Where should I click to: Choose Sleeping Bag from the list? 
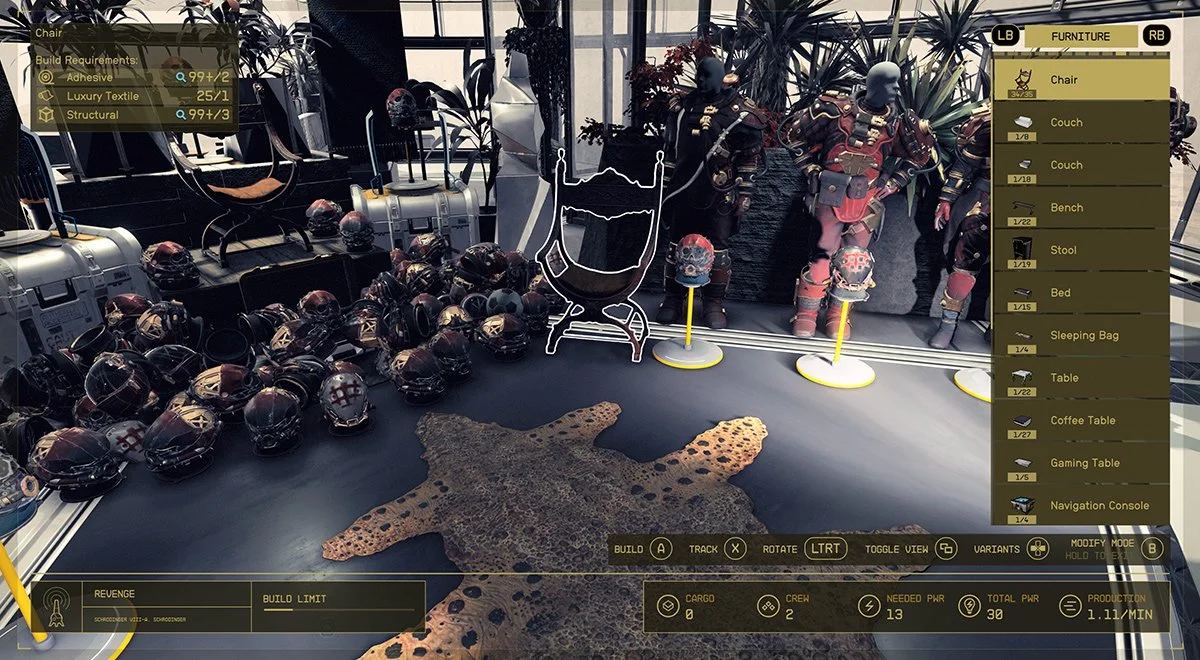click(x=1080, y=335)
